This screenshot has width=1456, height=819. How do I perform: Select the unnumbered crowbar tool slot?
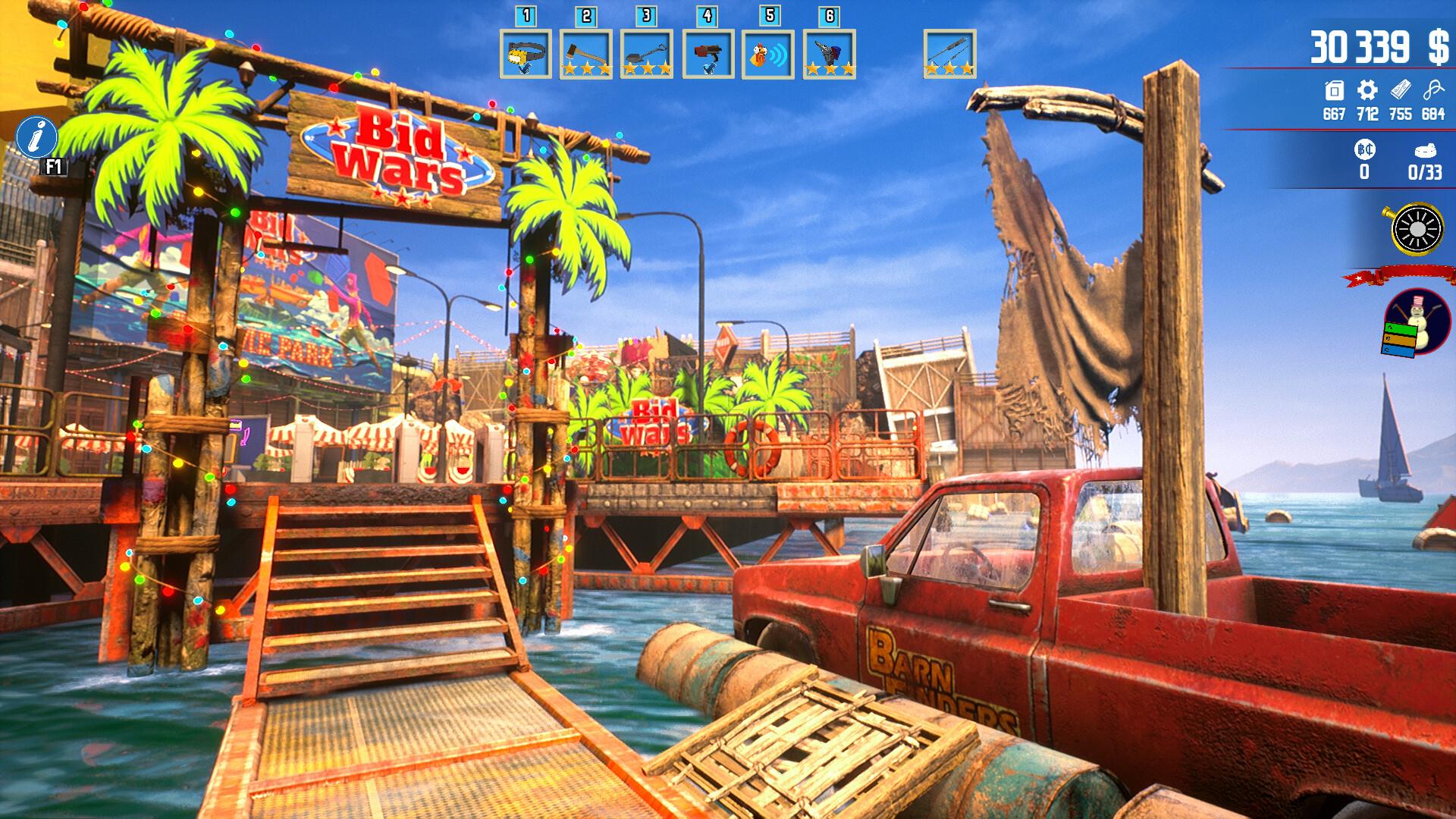tap(949, 53)
